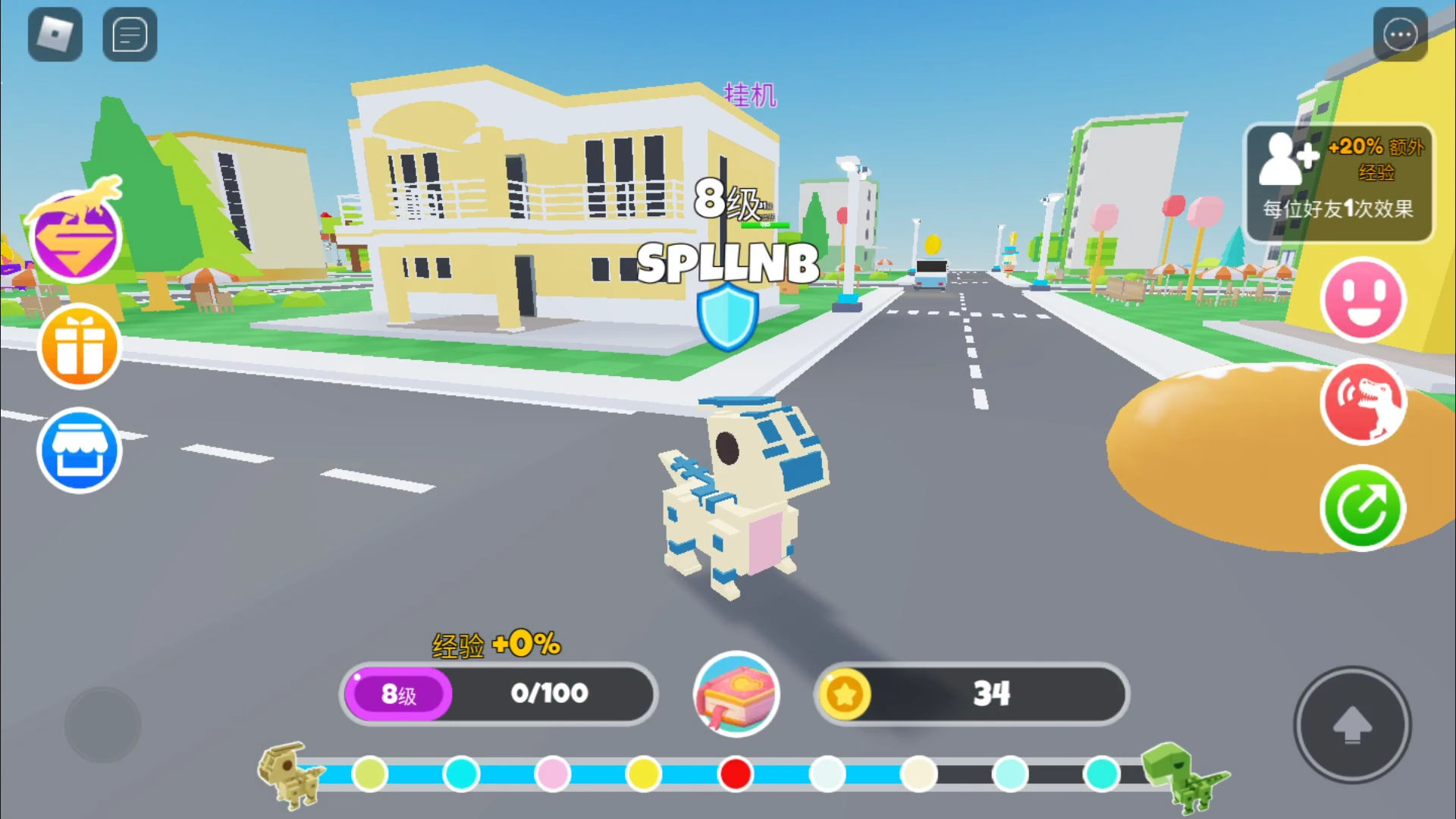Open the Roblox menu icon
The height and width of the screenshot is (819, 1456).
(55, 34)
